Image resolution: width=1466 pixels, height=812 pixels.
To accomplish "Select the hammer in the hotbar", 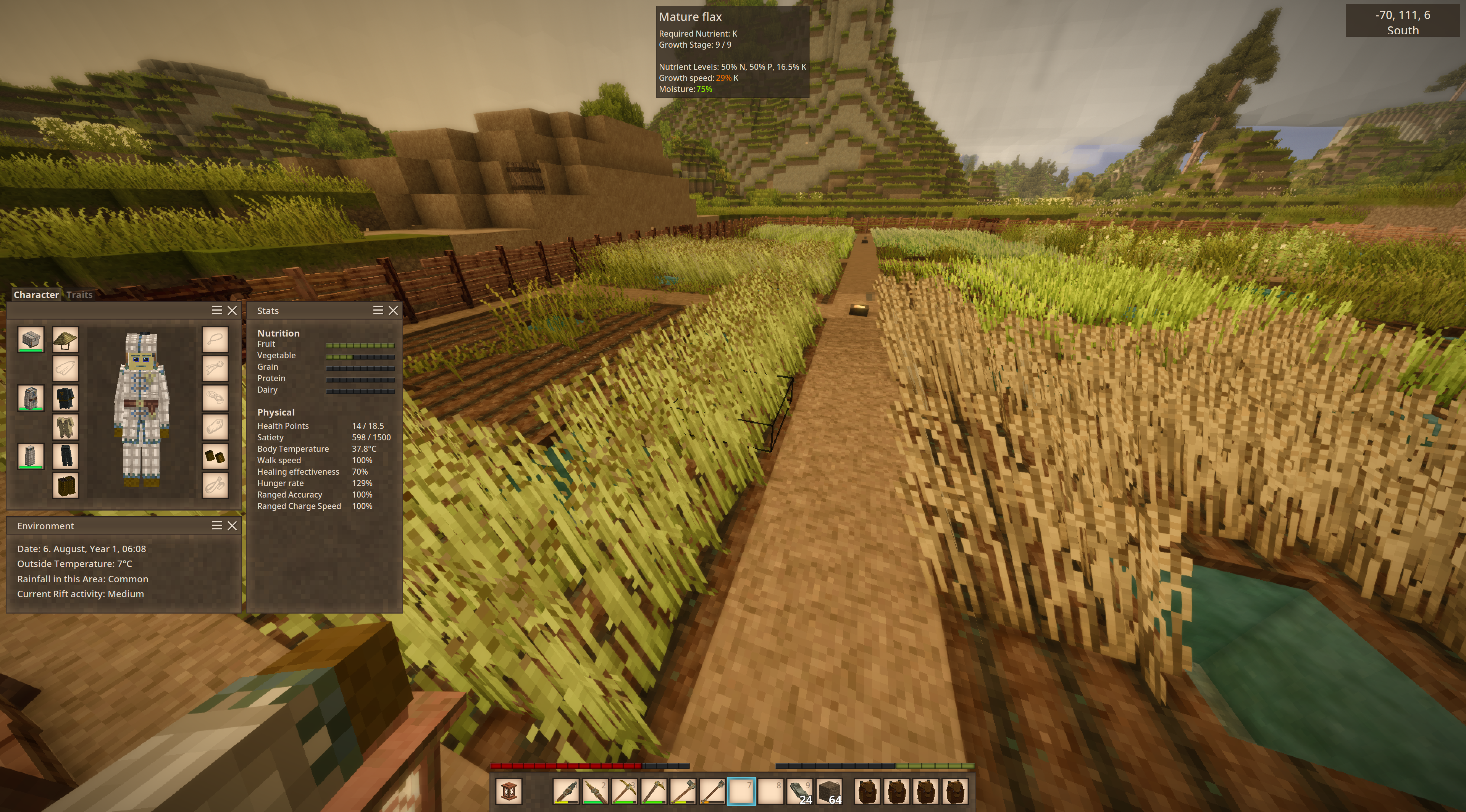I will [683, 791].
